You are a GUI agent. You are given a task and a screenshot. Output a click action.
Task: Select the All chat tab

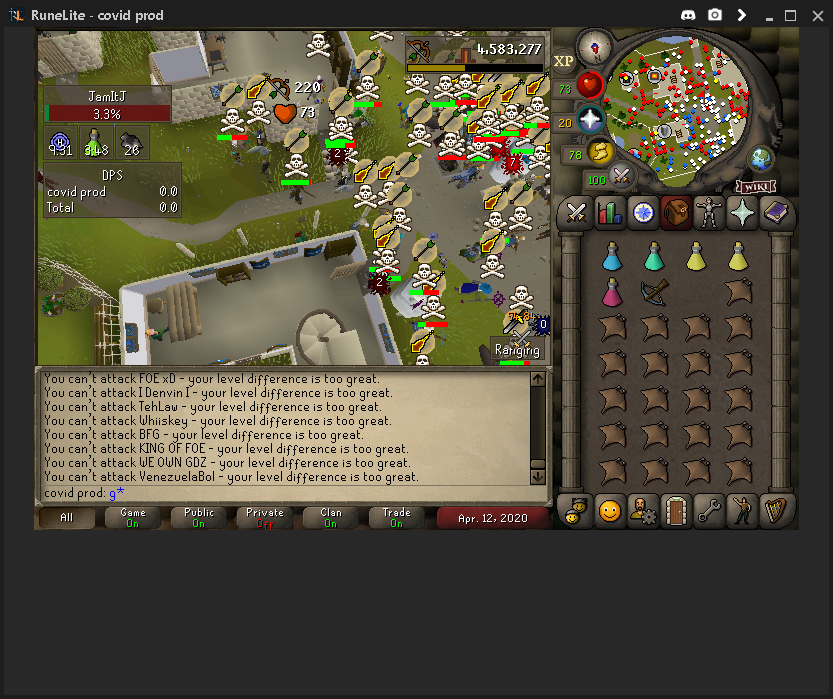(x=67, y=517)
